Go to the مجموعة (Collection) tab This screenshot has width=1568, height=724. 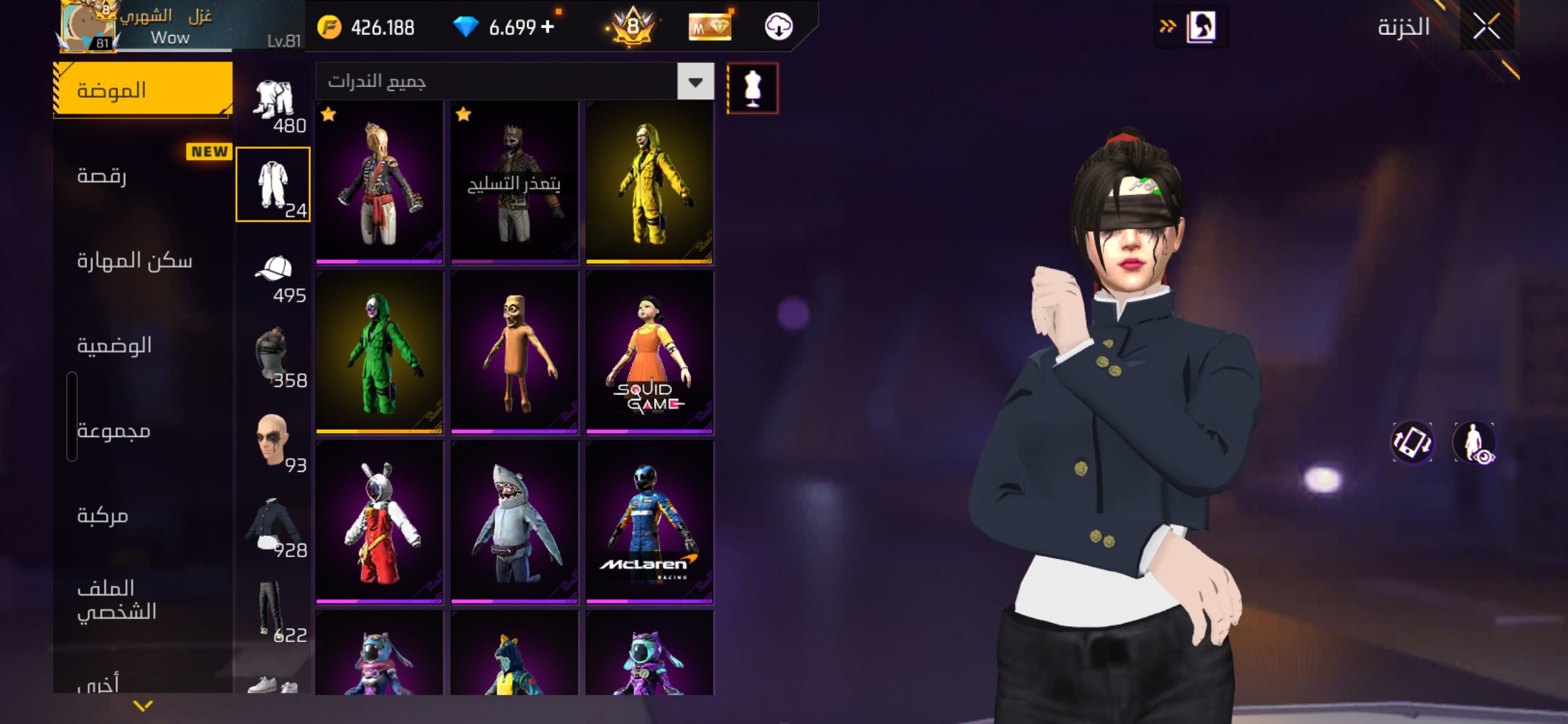[x=114, y=430]
